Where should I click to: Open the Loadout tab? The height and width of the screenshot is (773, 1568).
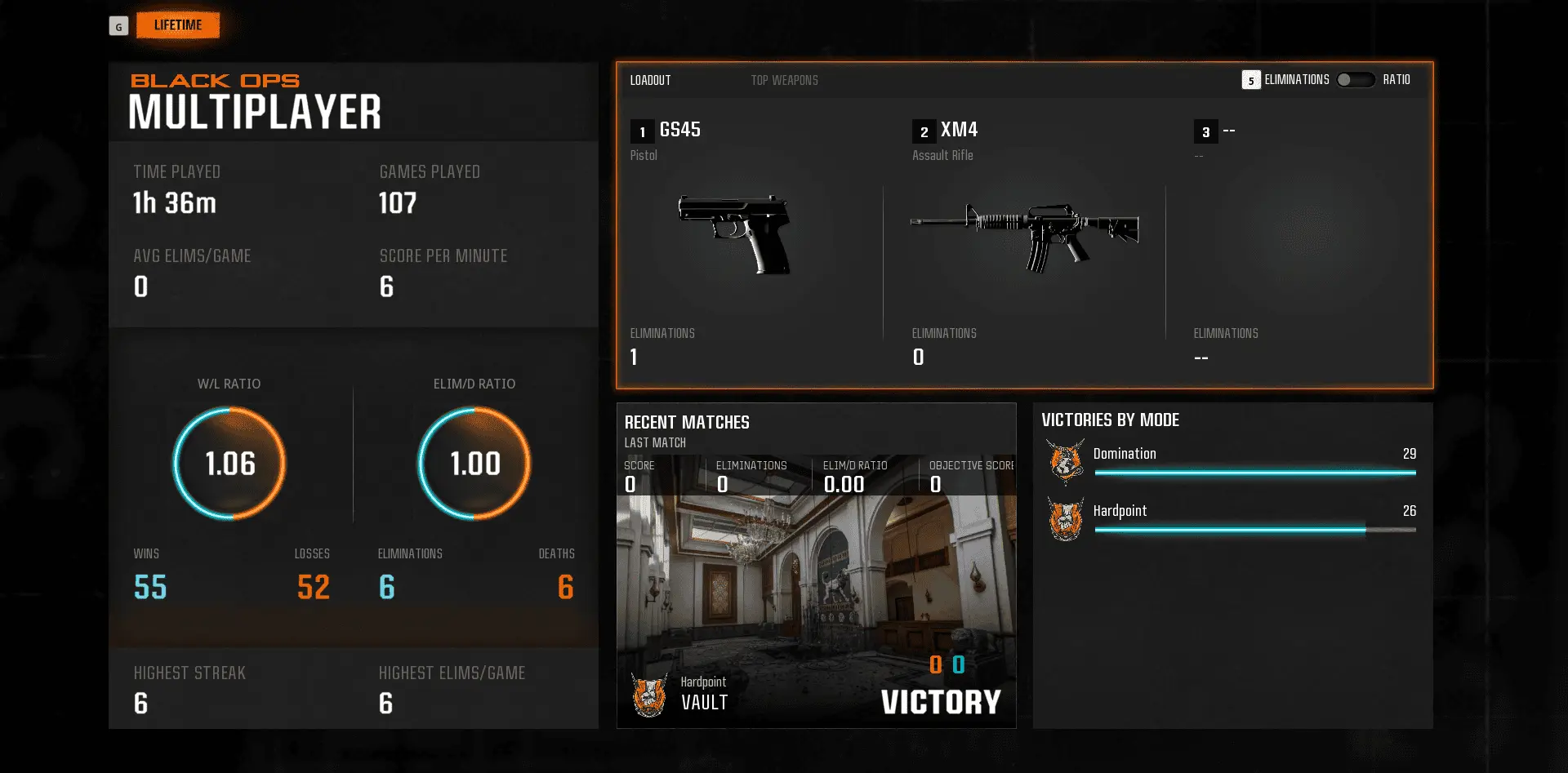650,80
